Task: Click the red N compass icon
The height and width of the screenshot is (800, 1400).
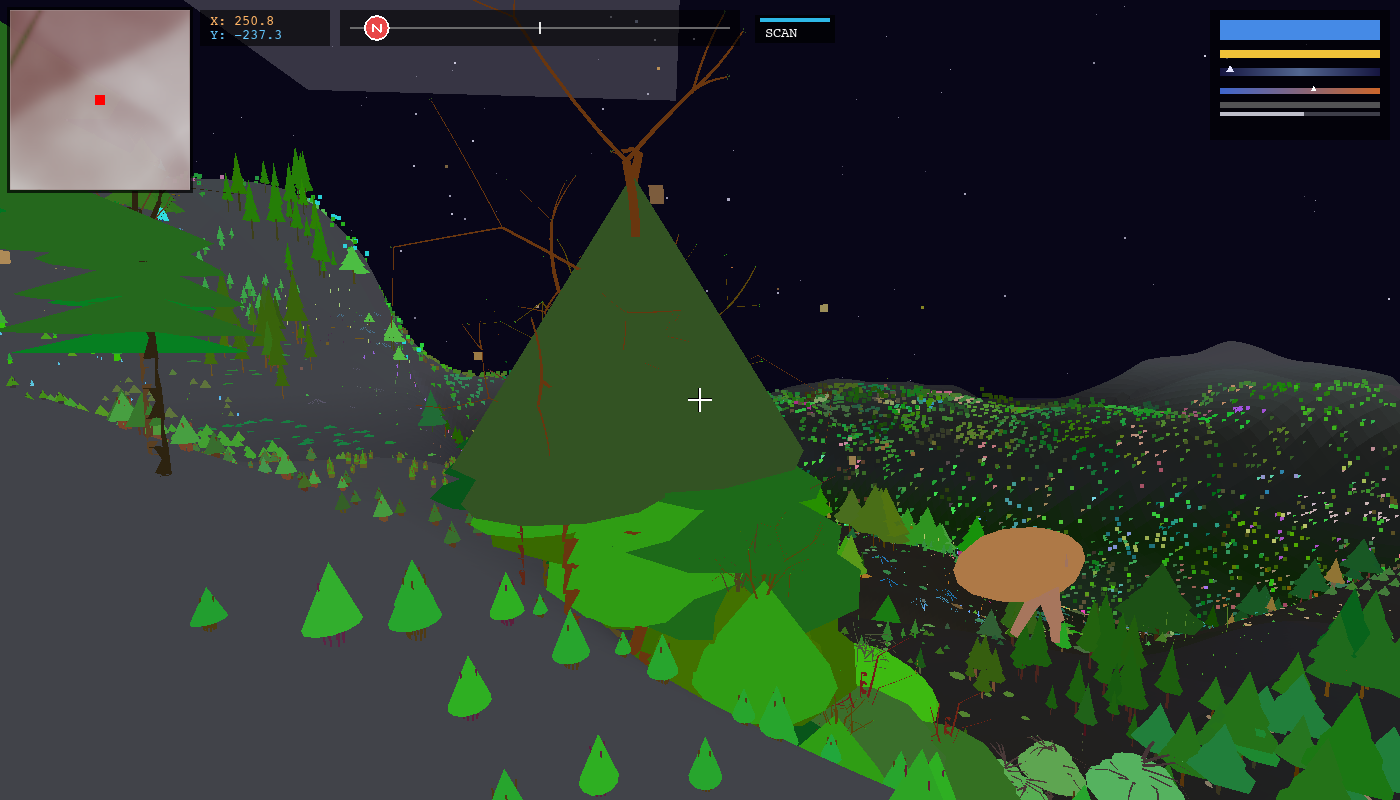Action: 377,27
